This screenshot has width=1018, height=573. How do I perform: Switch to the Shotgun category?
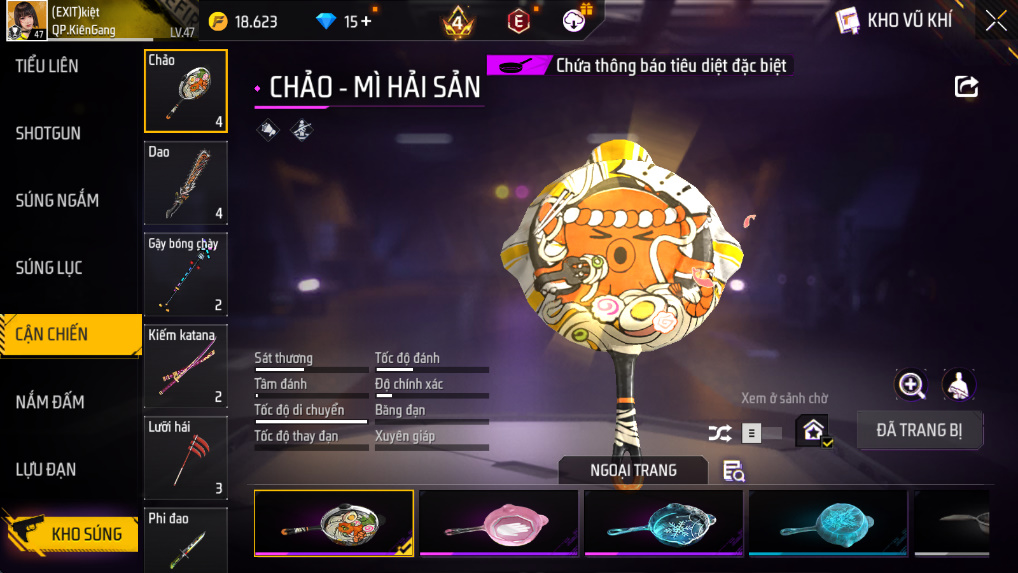pyautogui.click(x=48, y=133)
